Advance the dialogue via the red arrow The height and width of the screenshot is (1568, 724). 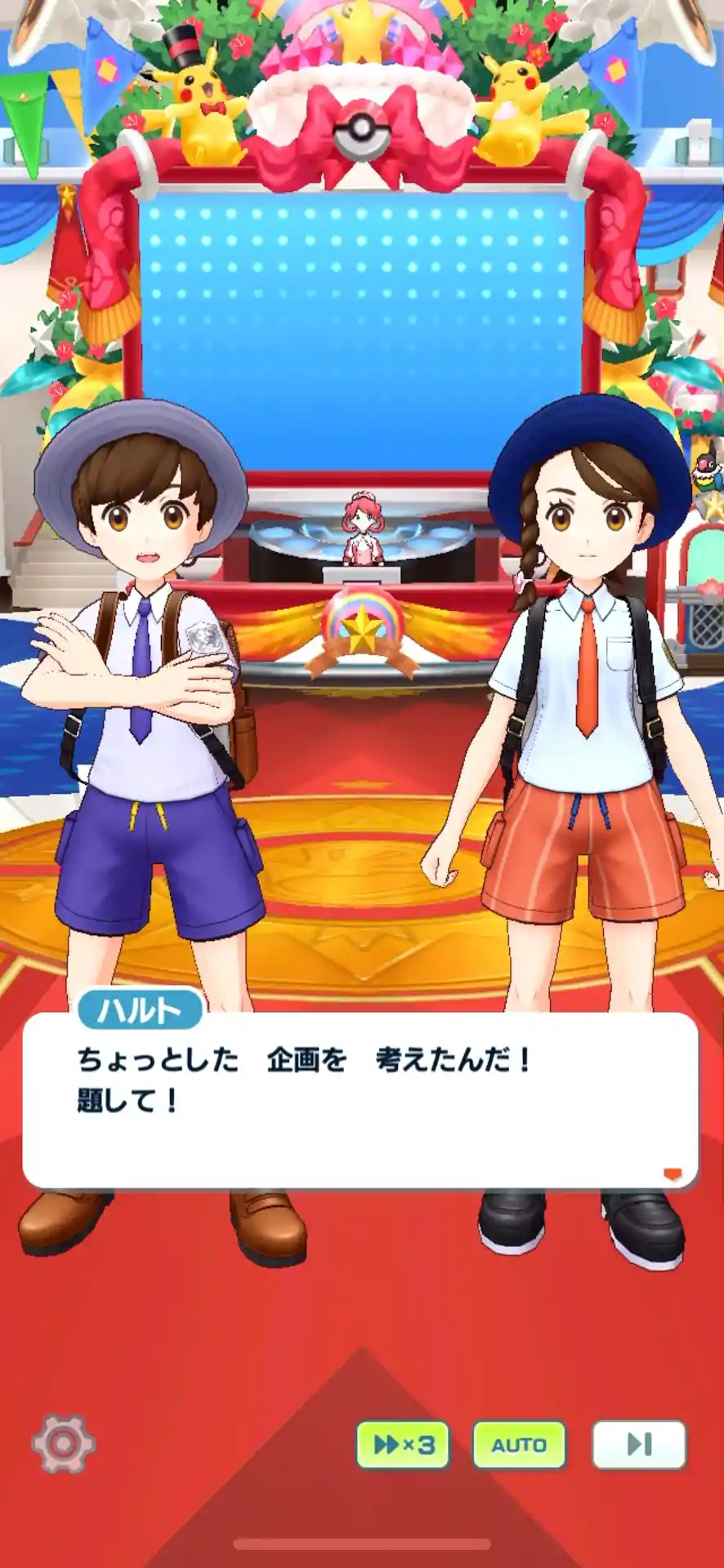click(672, 1174)
